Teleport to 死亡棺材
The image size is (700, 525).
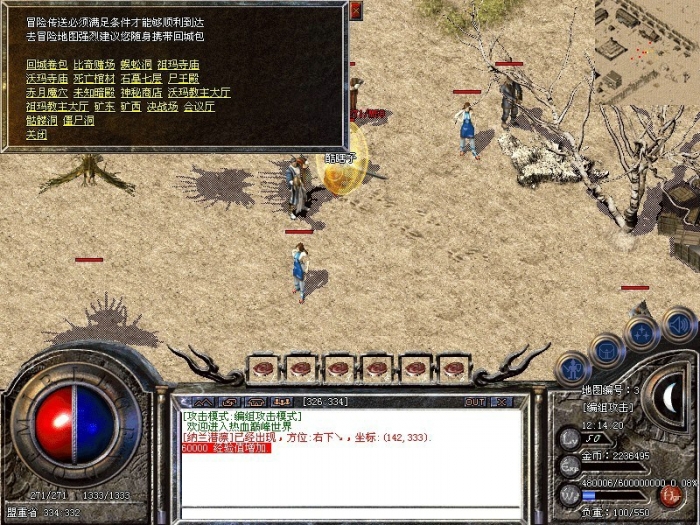[94, 77]
